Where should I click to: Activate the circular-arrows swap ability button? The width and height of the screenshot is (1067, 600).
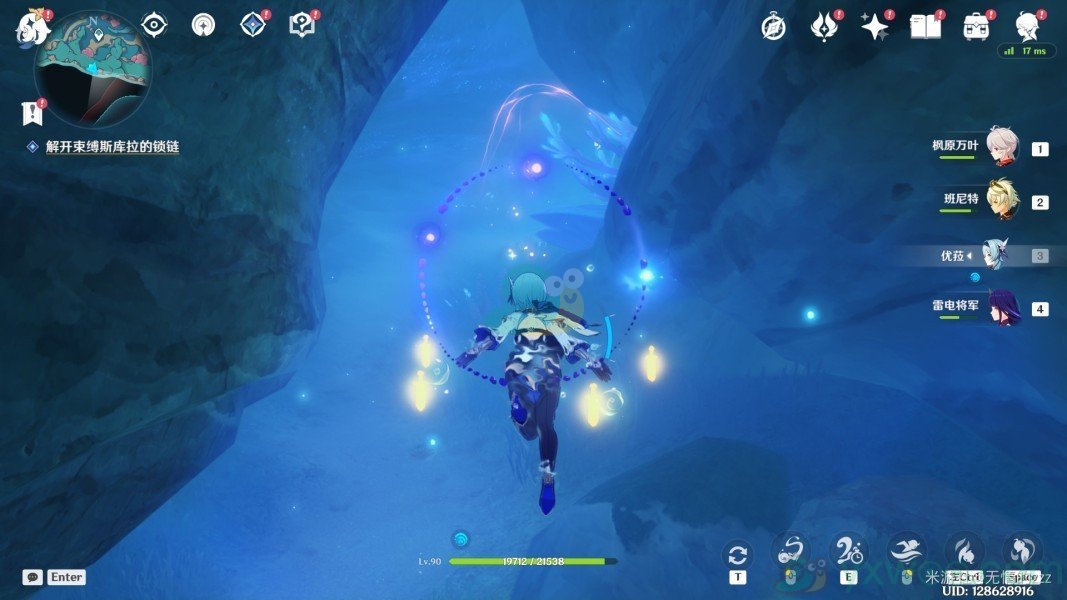[x=738, y=555]
